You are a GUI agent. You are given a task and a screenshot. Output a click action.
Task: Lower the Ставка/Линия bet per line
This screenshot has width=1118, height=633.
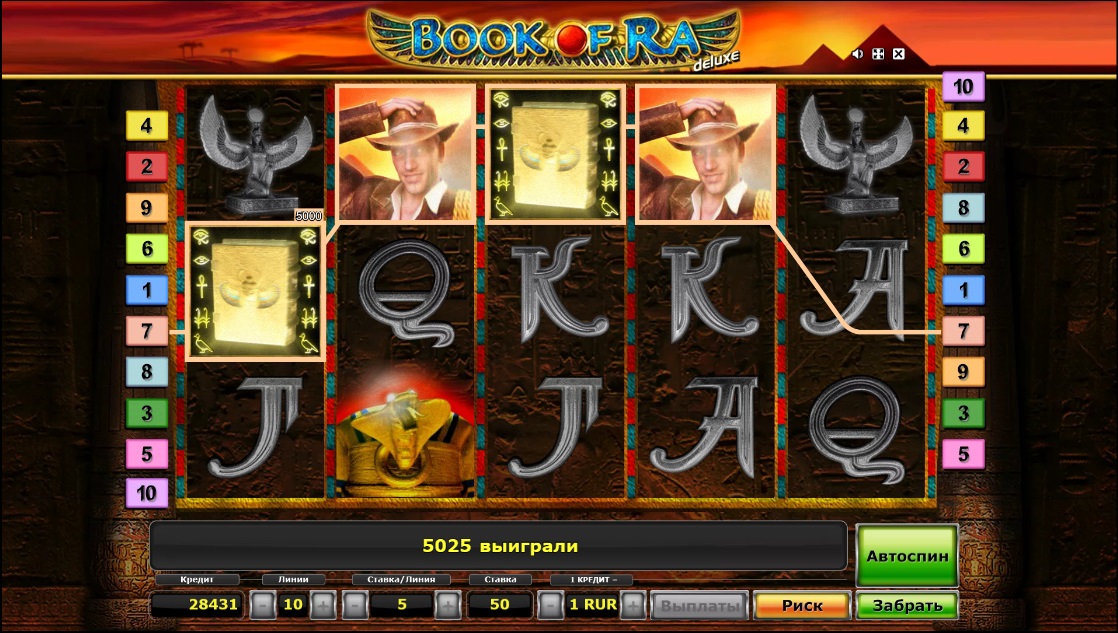(x=355, y=605)
